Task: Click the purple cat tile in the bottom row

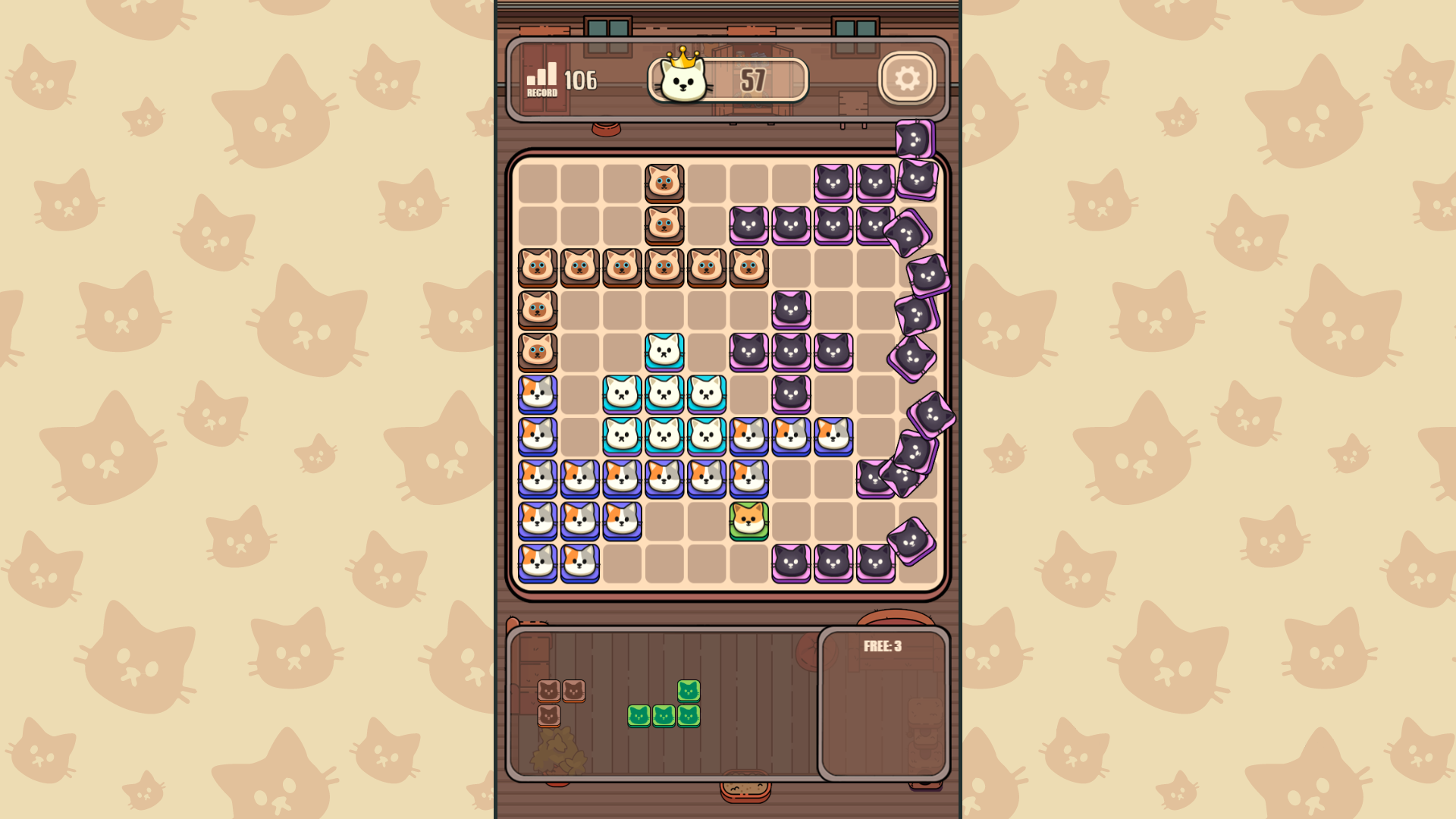Action: tap(833, 562)
